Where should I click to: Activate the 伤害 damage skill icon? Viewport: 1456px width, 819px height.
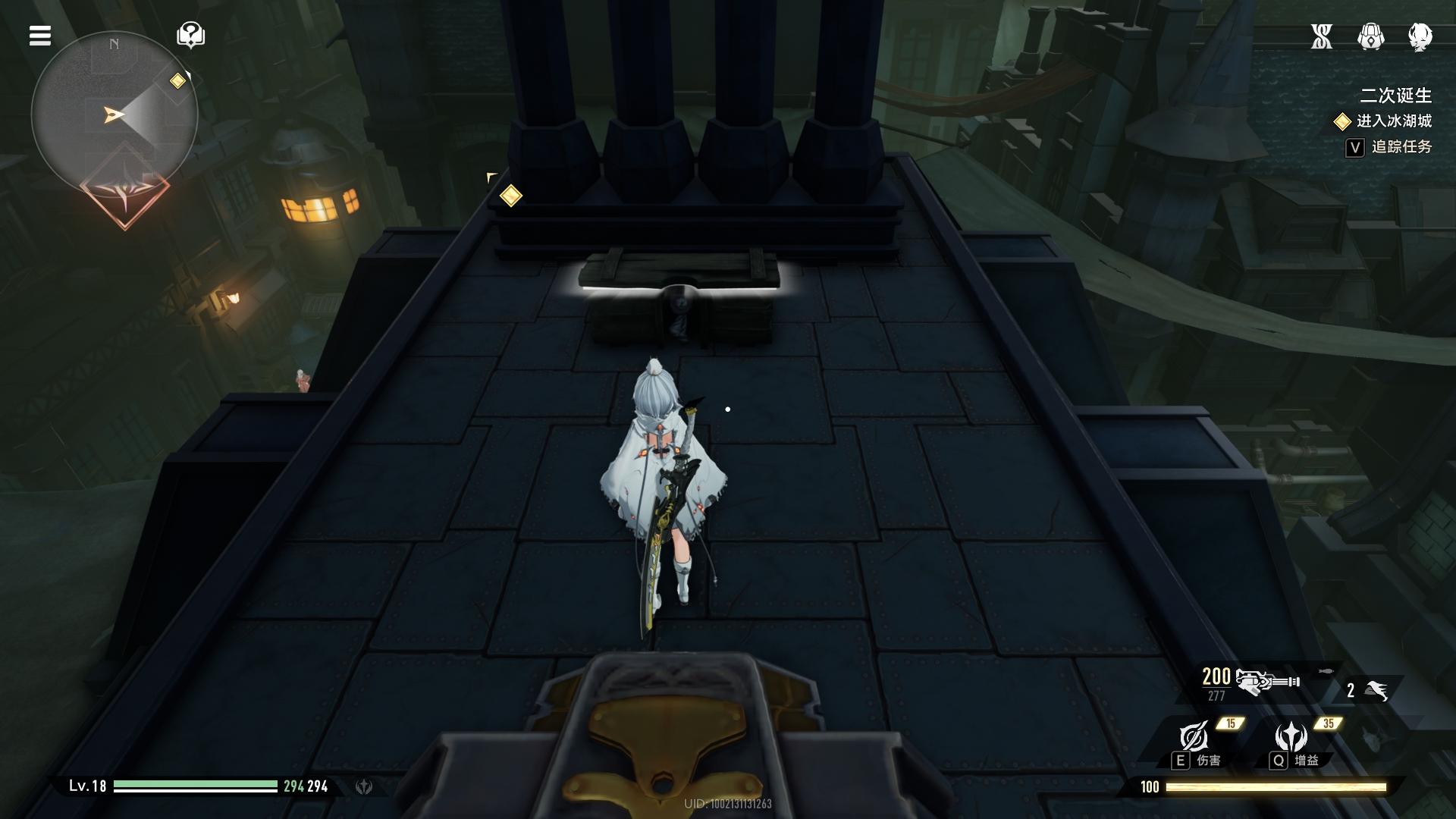[1194, 736]
